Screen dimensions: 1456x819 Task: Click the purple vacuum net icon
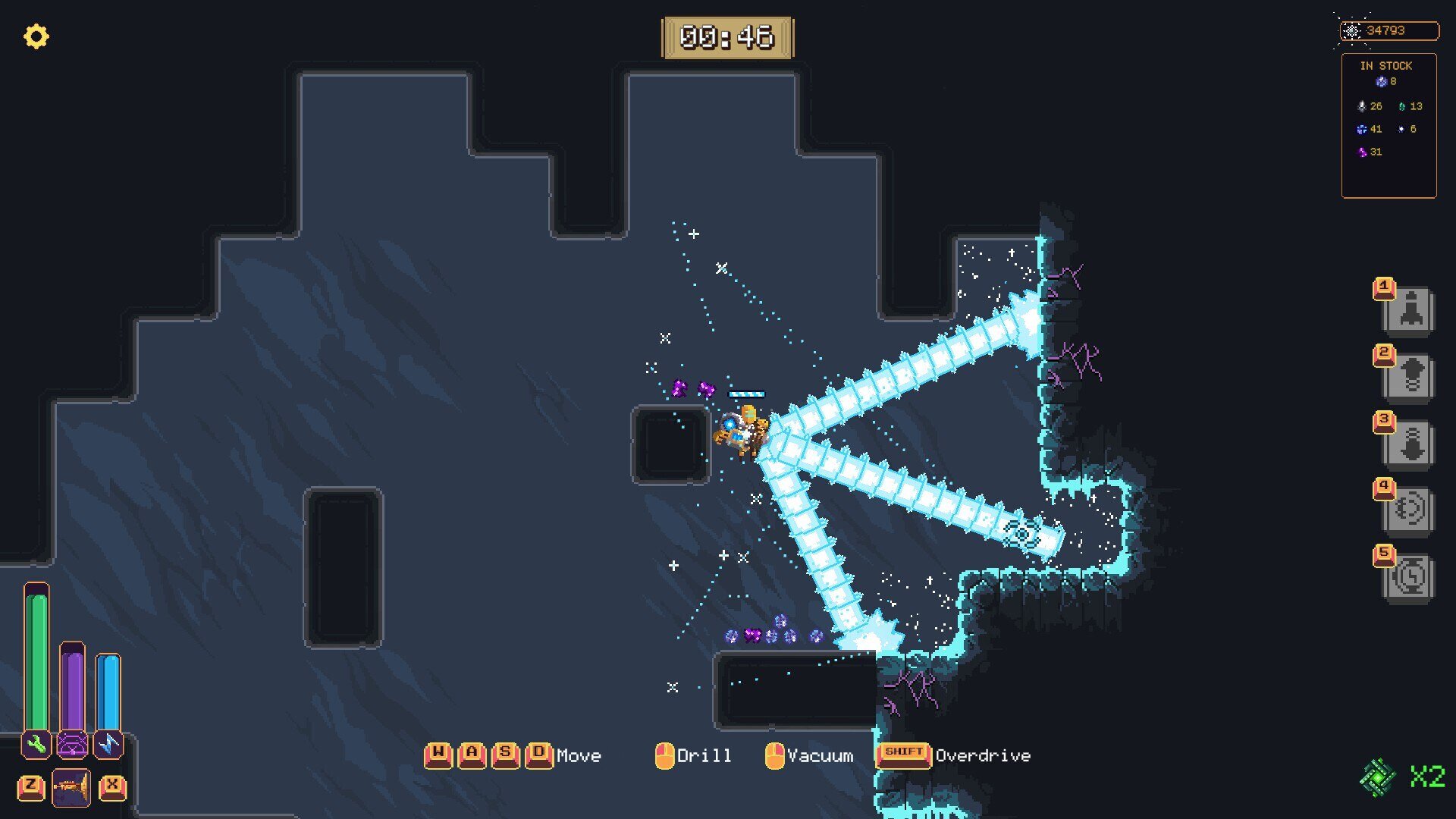[71, 745]
